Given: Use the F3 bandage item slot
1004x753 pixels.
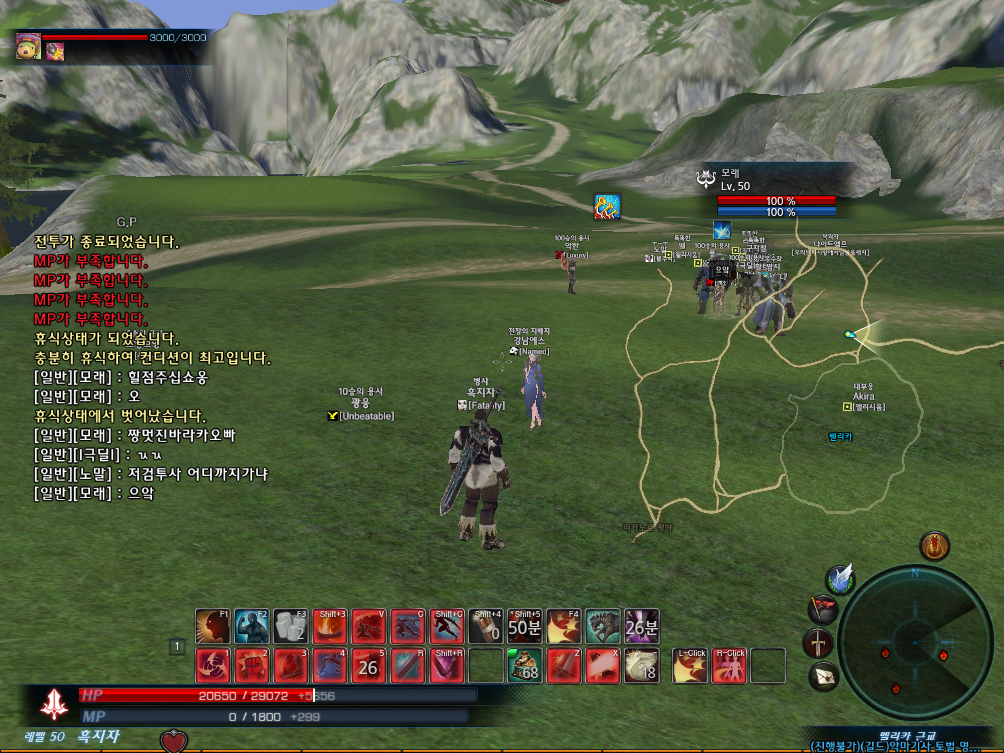Looking at the screenshot, I should (x=290, y=626).
